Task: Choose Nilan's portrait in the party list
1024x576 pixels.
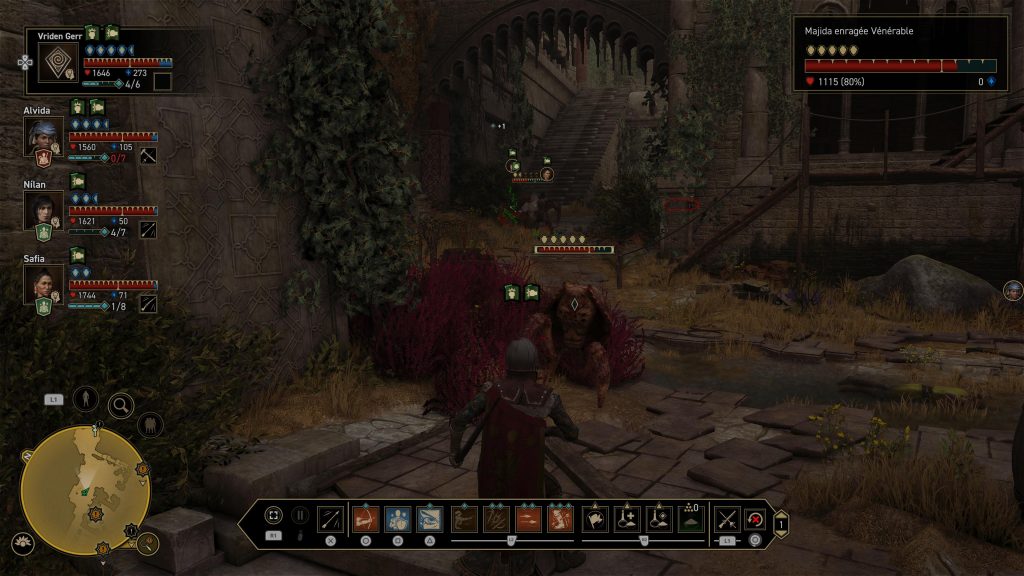Action: tap(43, 209)
